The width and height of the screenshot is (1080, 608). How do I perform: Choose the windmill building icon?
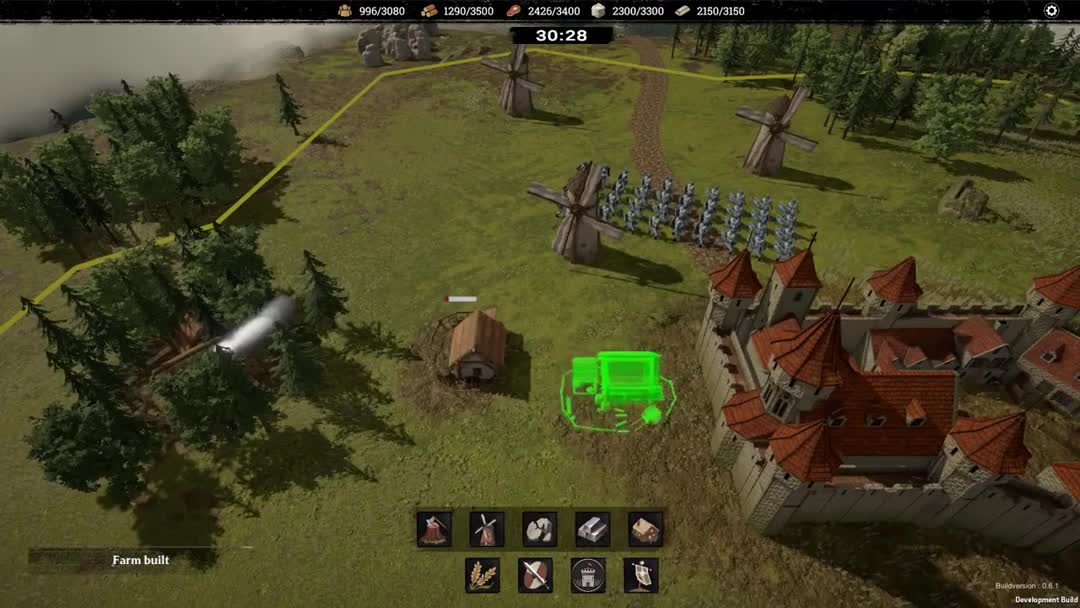[x=487, y=529]
